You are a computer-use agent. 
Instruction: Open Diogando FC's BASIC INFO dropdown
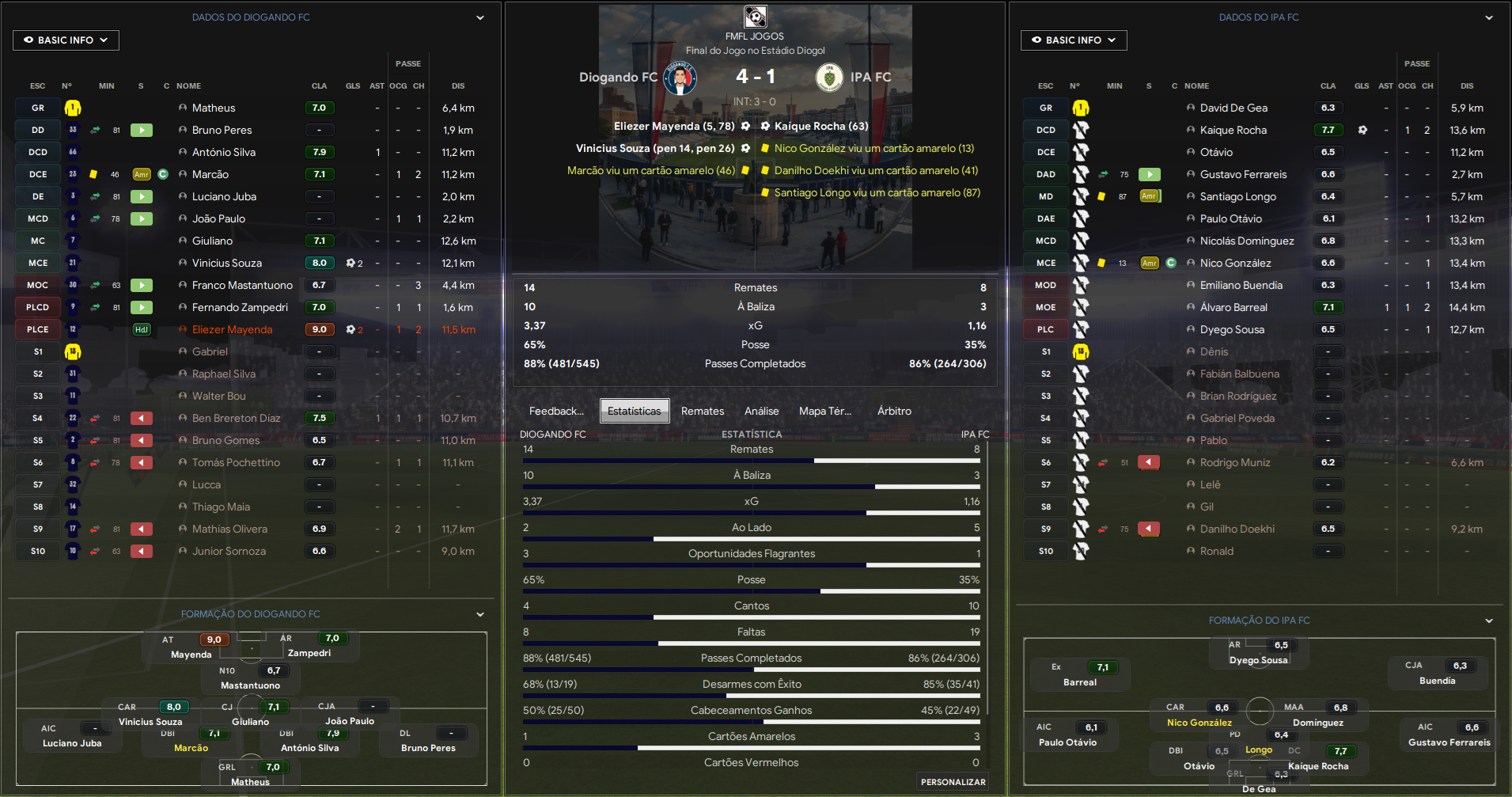tap(66, 40)
